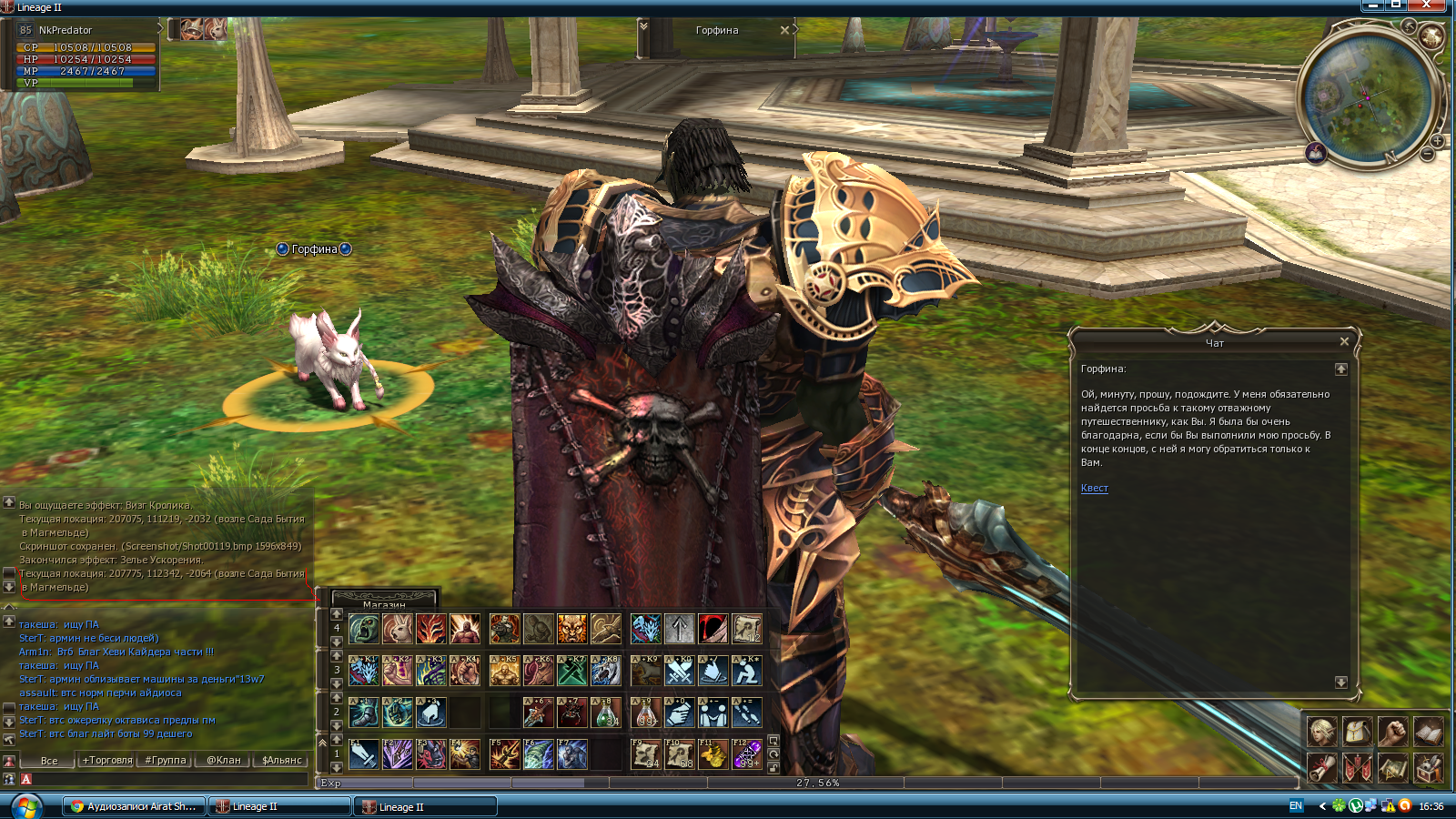Activate the white rabbit skill icon
Screen dimensions: 1456x819
pos(398,629)
